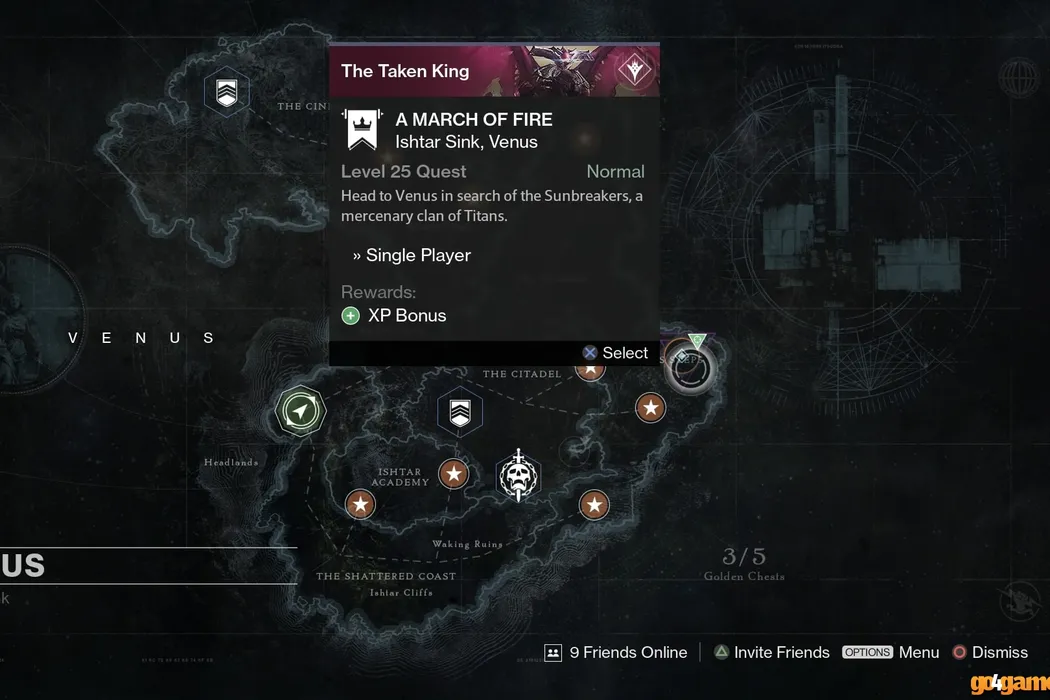This screenshot has height=700, width=1050.
Task: Launch the star mission beside Ishtar Academy label
Action: [454, 473]
